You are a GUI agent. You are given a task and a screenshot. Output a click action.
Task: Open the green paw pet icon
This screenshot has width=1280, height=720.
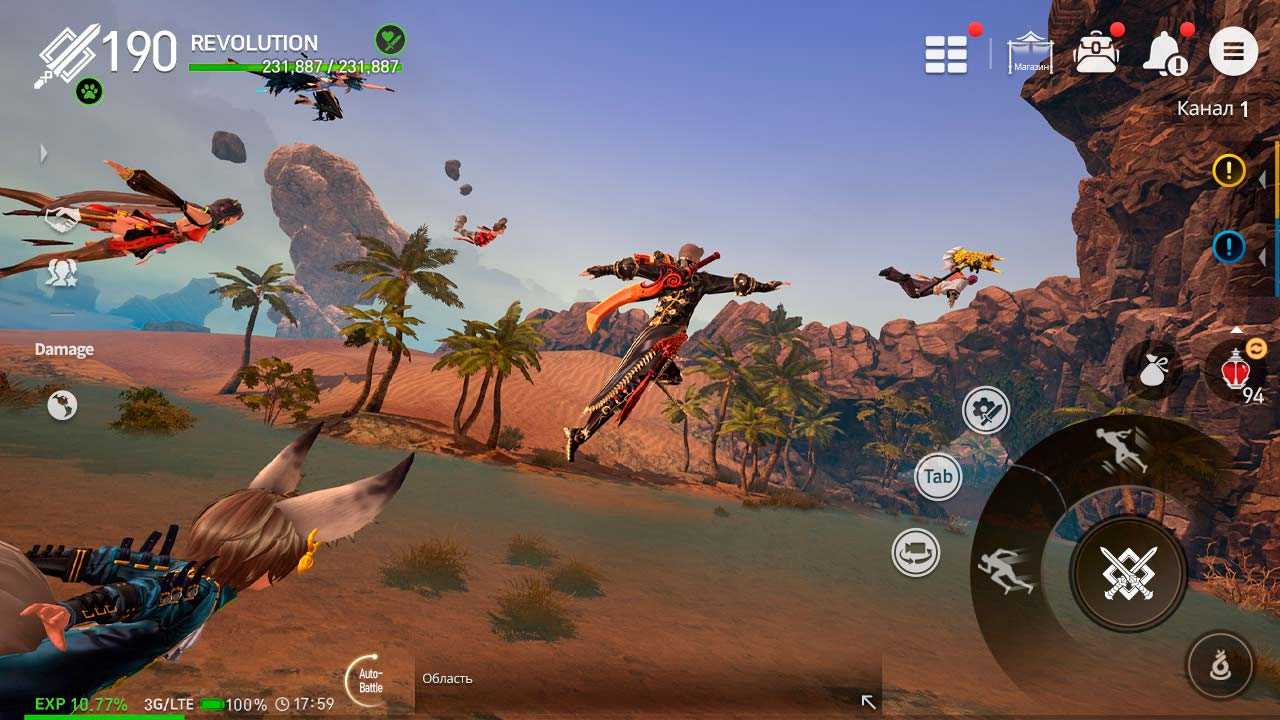89,92
